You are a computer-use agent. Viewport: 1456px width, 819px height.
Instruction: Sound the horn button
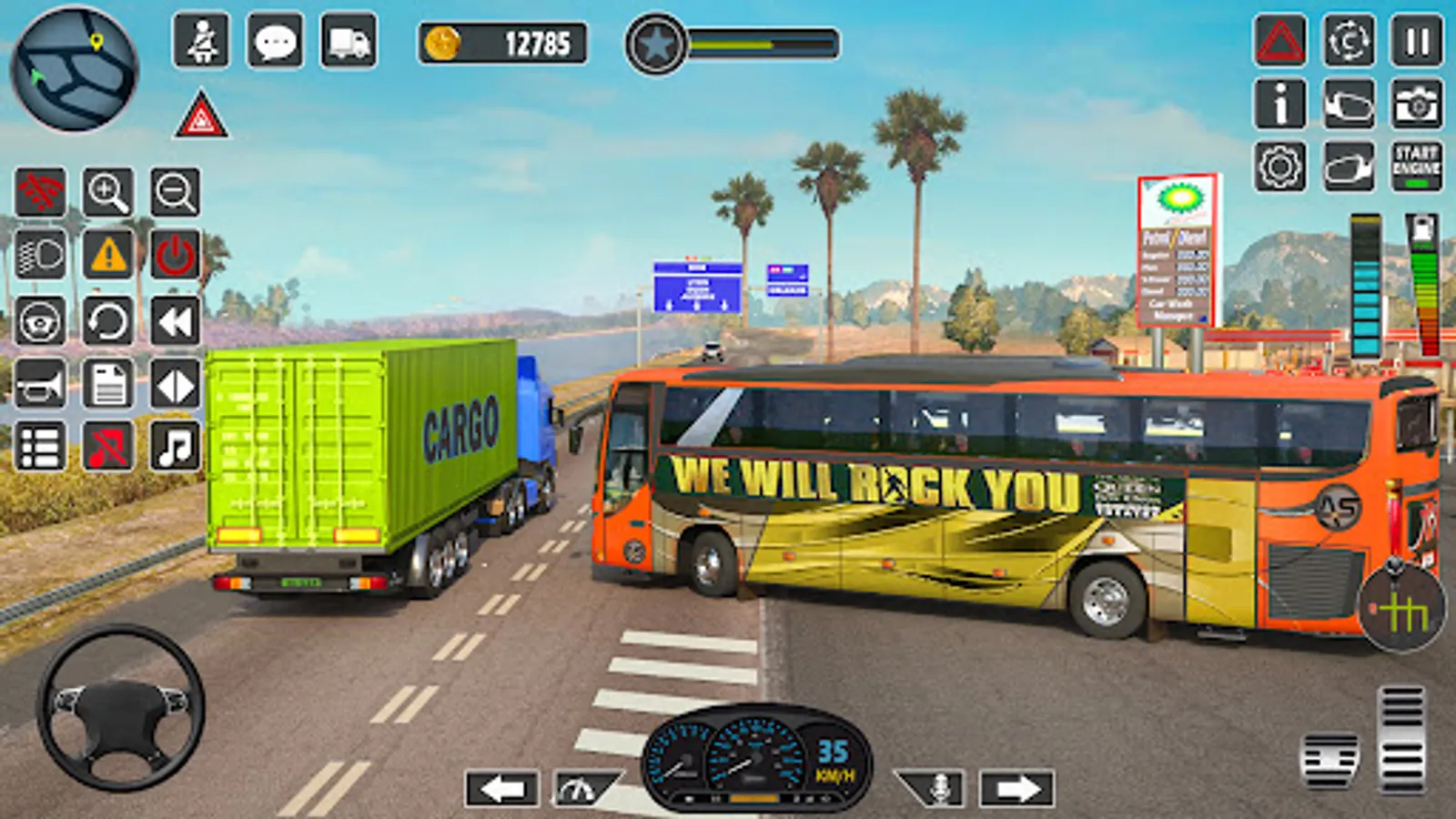click(40, 383)
